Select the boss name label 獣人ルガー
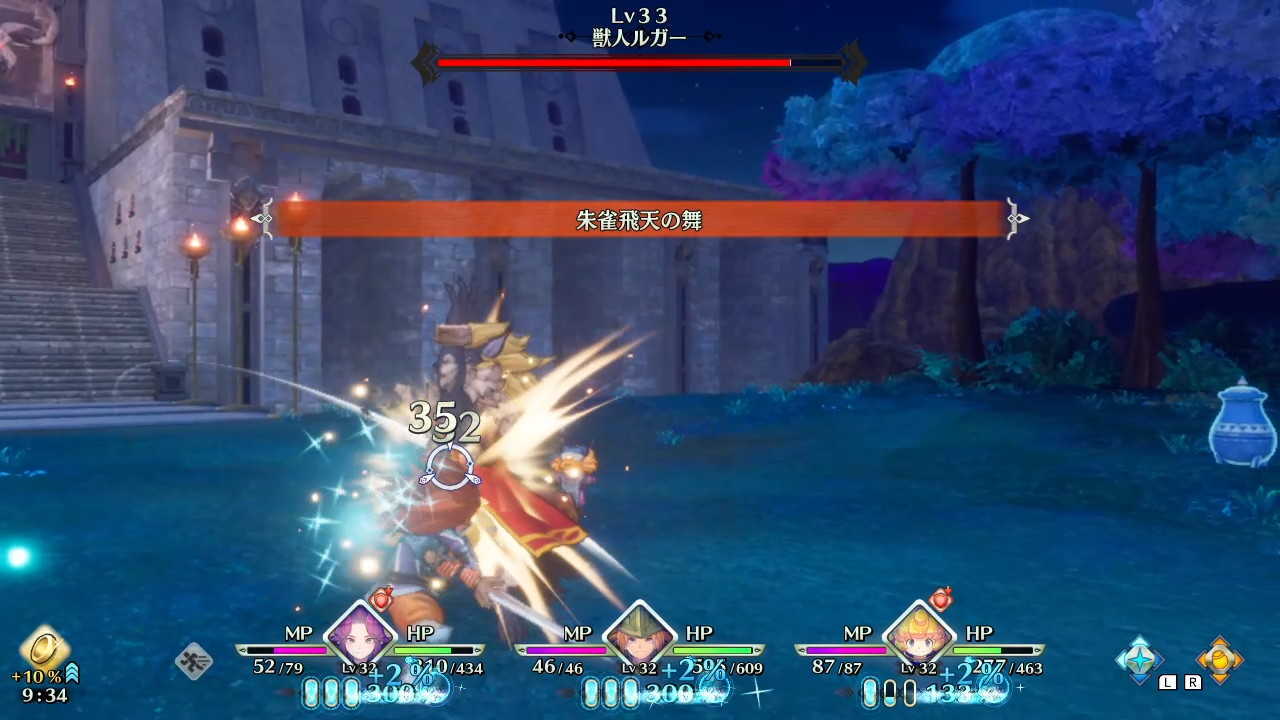 (x=640, y=34)
